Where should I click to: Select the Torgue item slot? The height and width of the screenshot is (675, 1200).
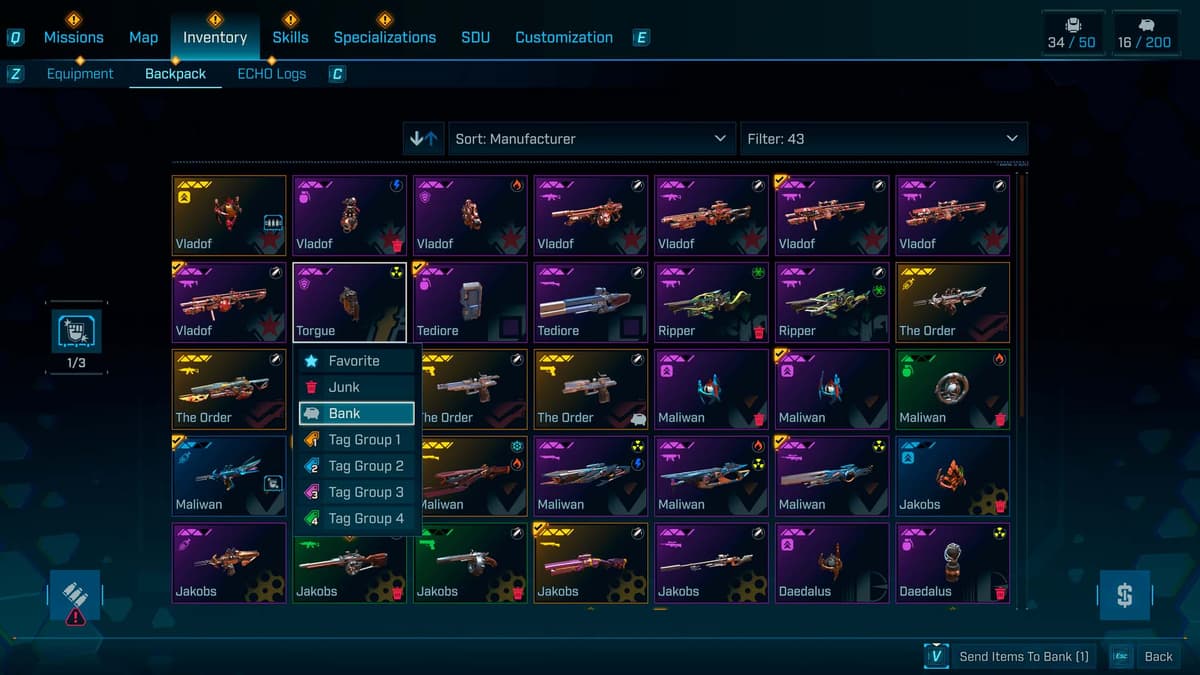[x=349, y=302]
